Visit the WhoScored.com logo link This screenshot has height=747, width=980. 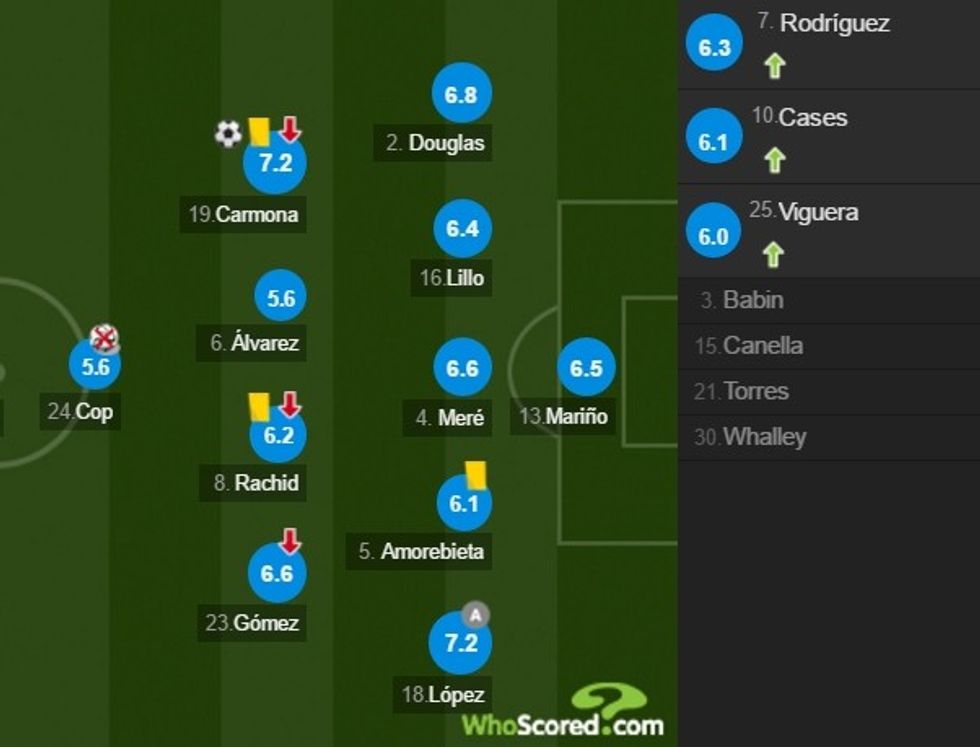(x=563, y=714)
